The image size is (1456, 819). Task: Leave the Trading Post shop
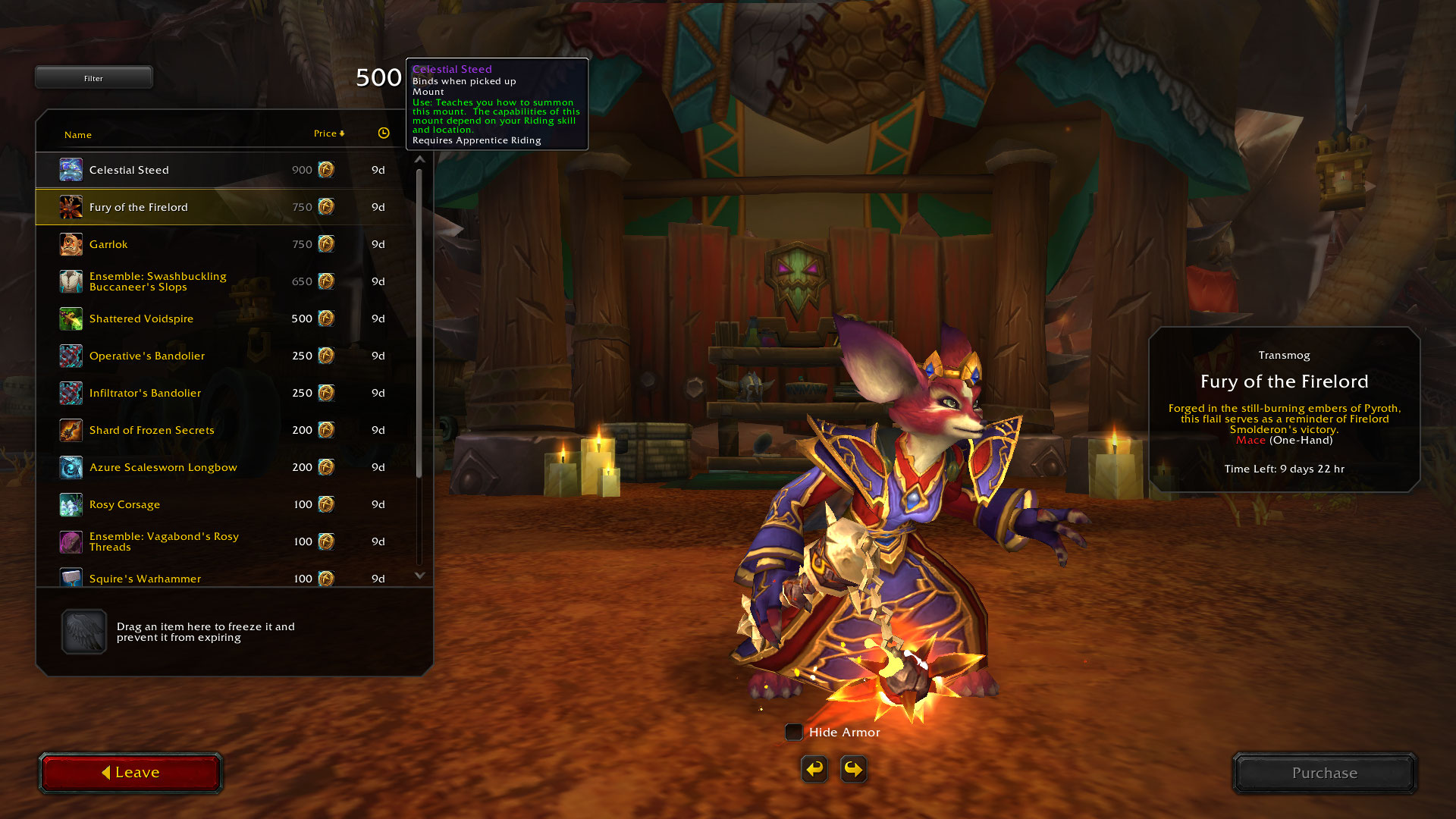point(130,773)
